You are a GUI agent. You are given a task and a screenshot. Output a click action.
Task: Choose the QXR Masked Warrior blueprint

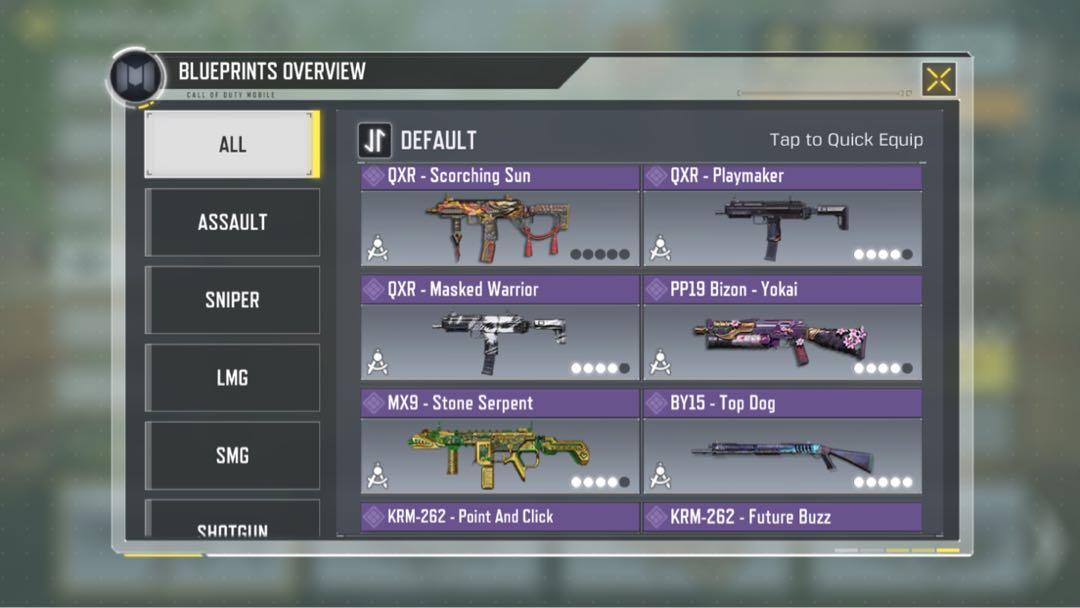[499, 330]
